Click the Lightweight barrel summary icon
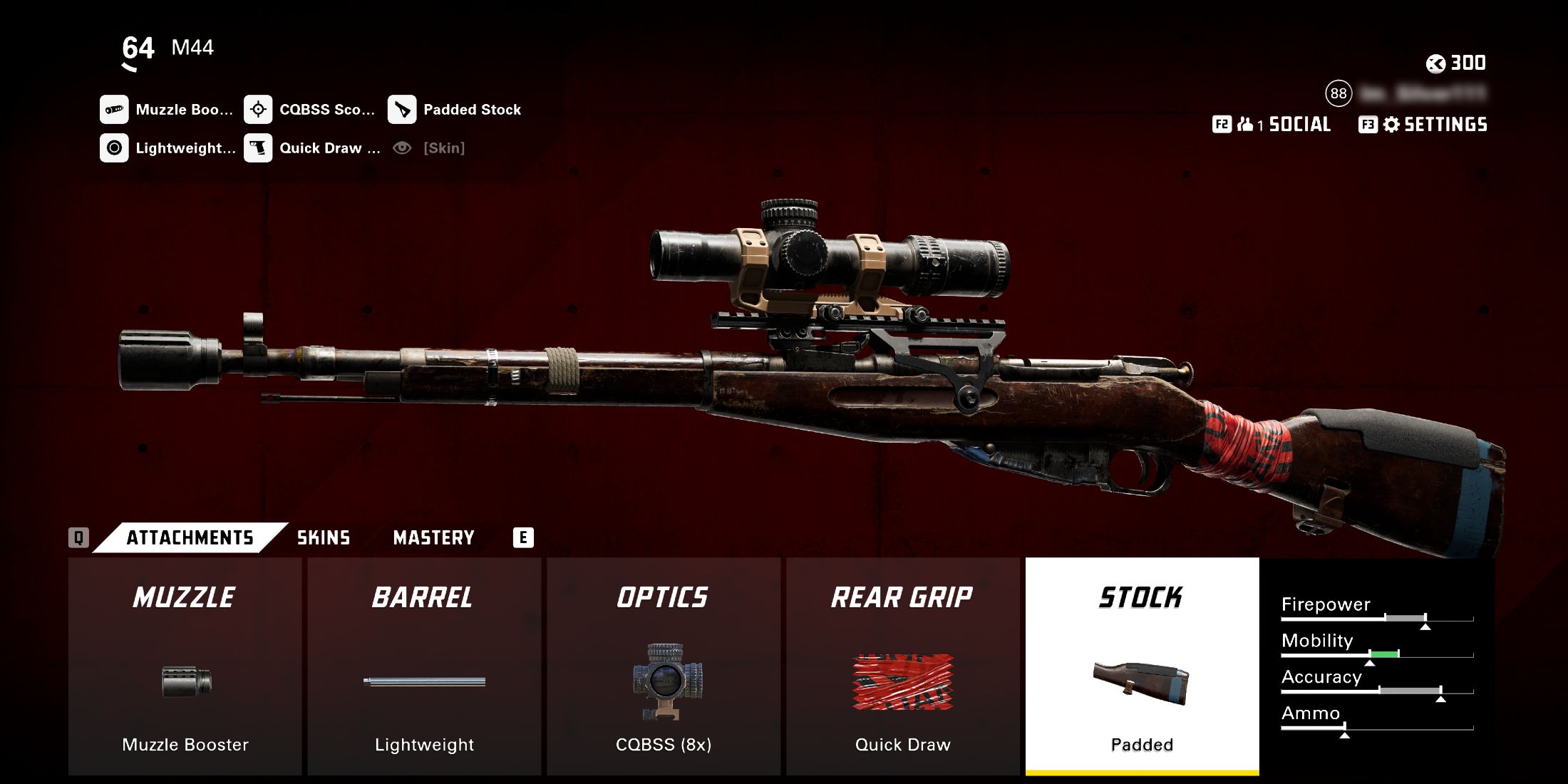The width and height of the screenshot is (1568, 784). tap(114, 148)
